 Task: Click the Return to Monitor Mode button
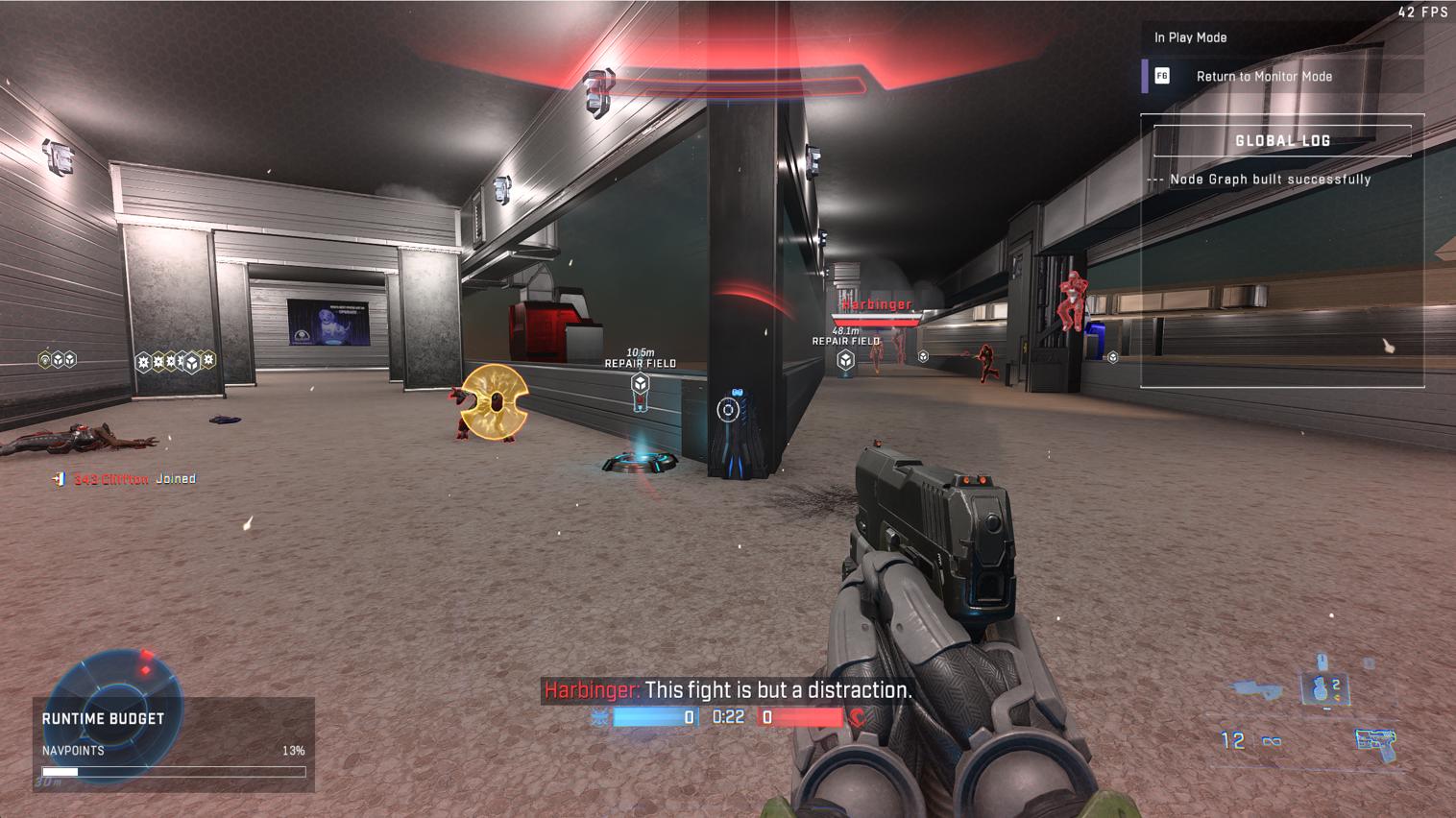tap(1265, 76)
